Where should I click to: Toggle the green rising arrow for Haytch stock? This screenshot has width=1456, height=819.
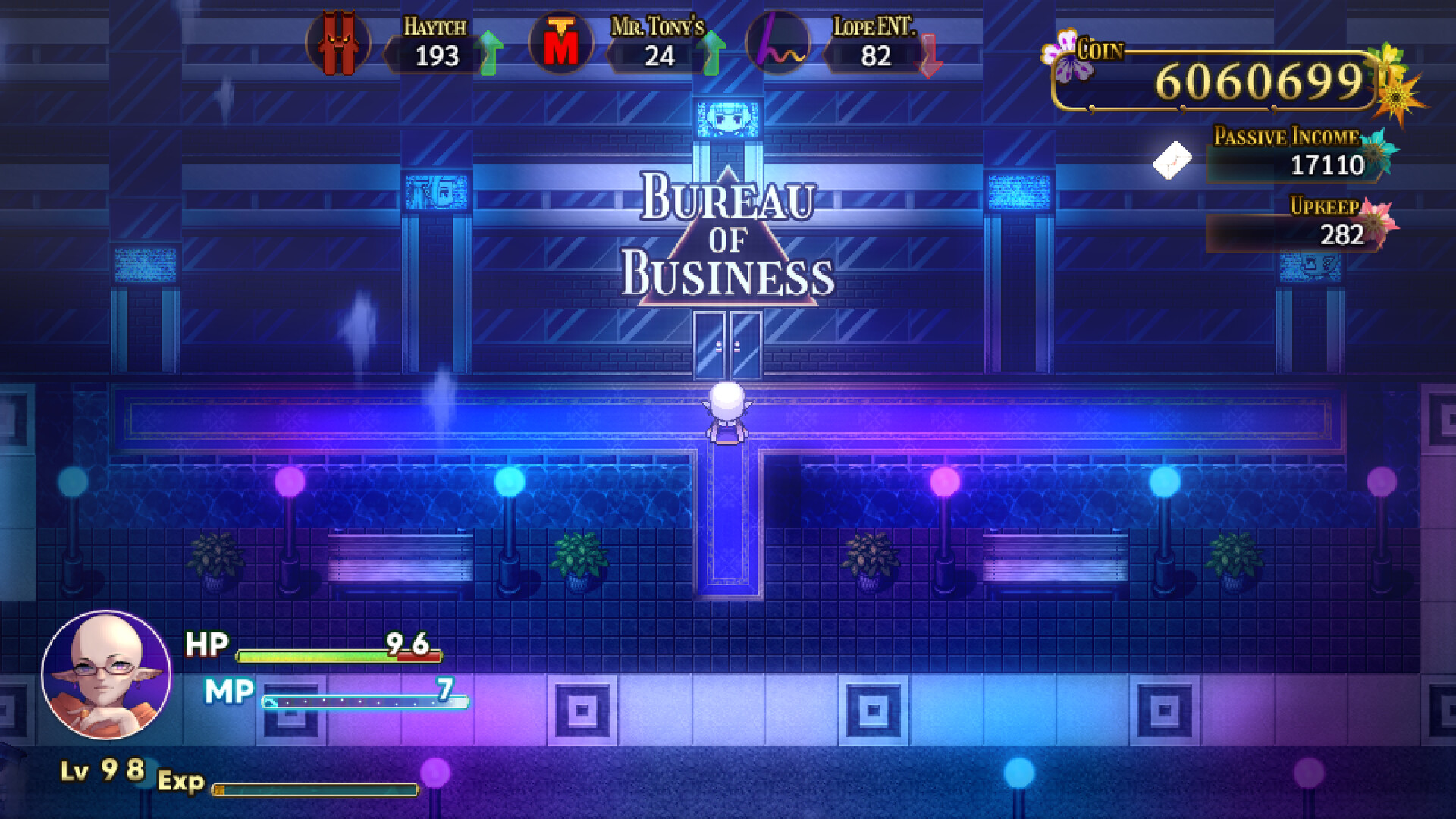click(x=490, y=53)
